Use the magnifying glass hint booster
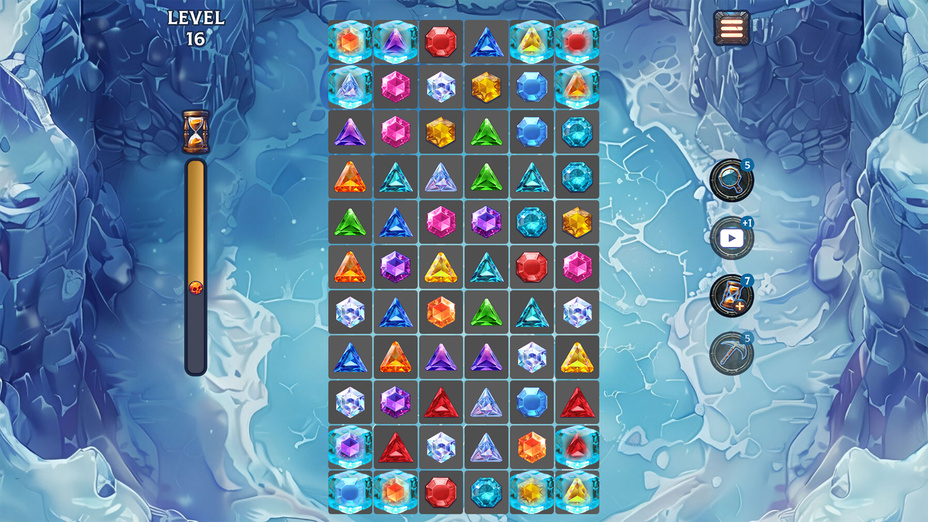Screen dimensions: 928x522 pyautogui.click(x=731, y=180)
